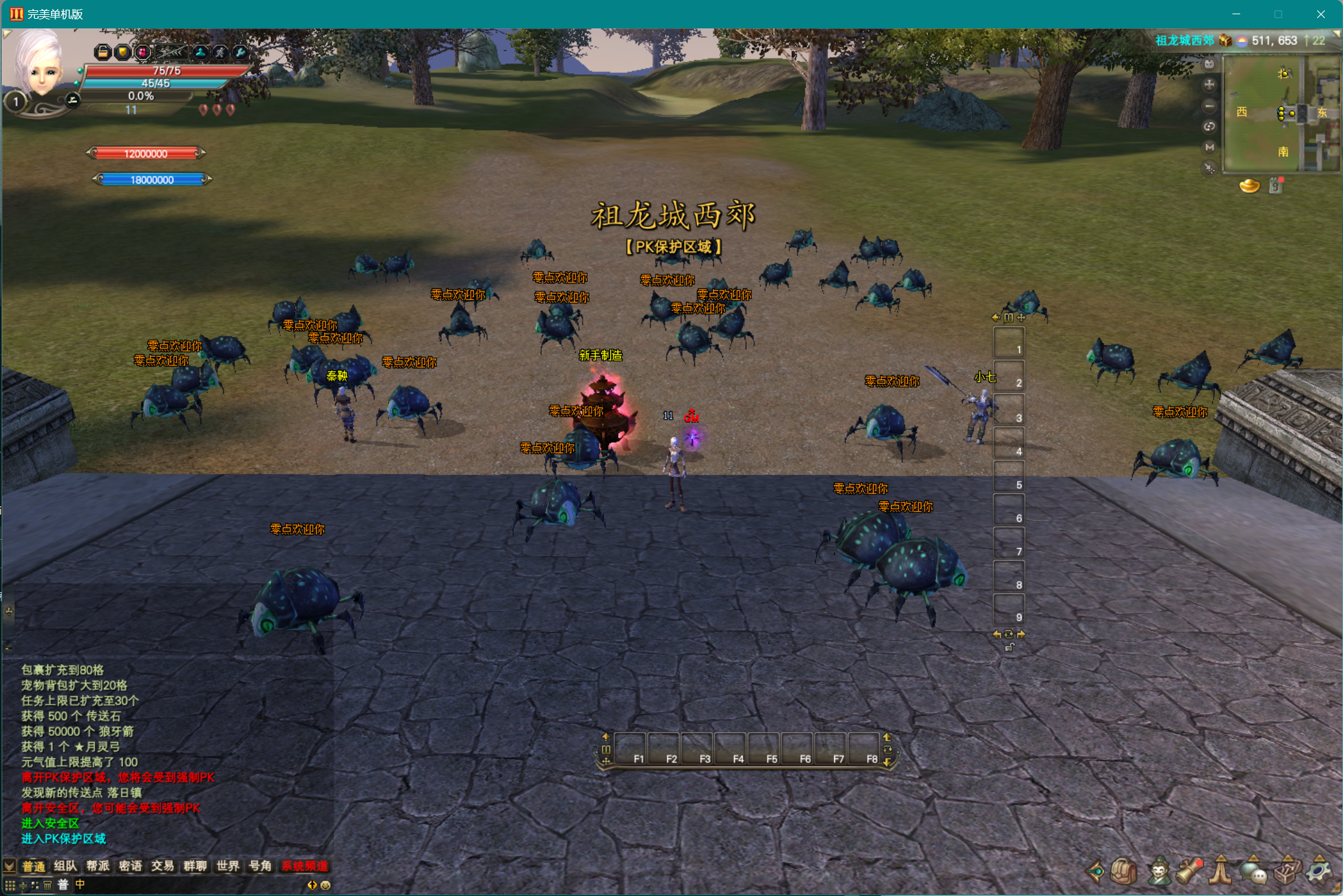Click the minimap of 祖龙城西郊

pyautogui.click(x=1280, y=113)
